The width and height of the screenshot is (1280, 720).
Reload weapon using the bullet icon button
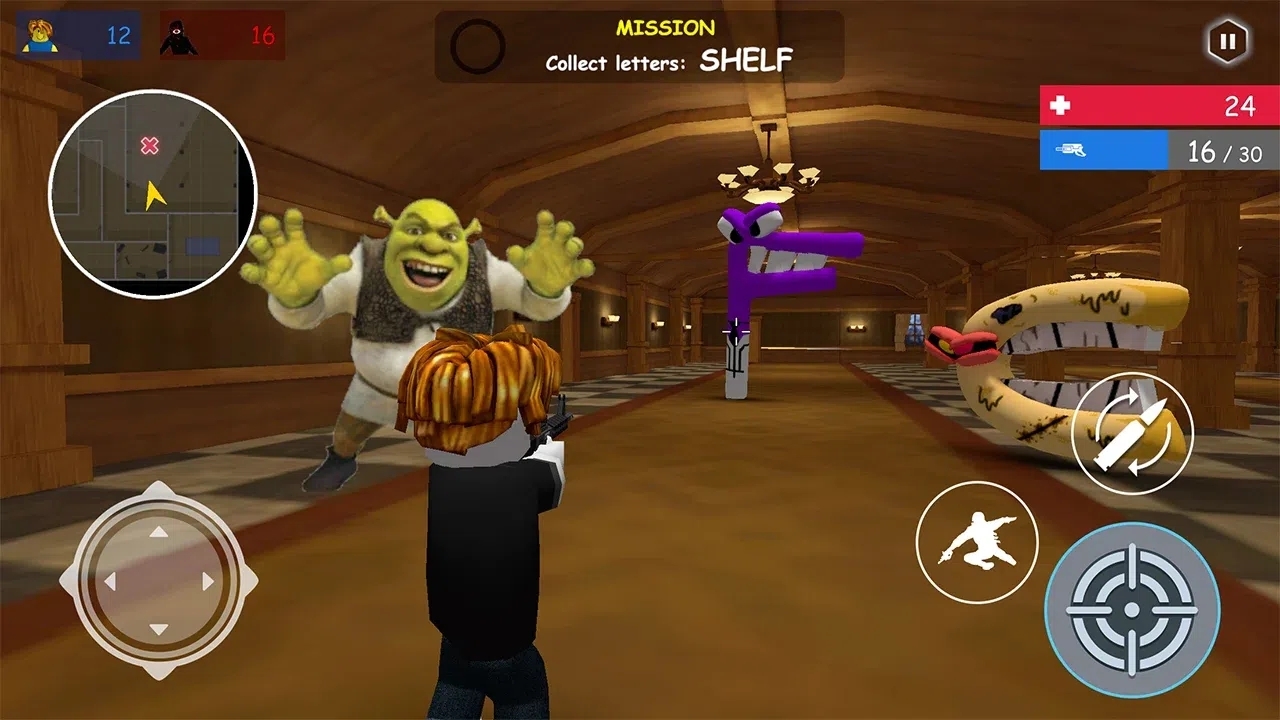pyautogui.click(x=1132, y=432)
